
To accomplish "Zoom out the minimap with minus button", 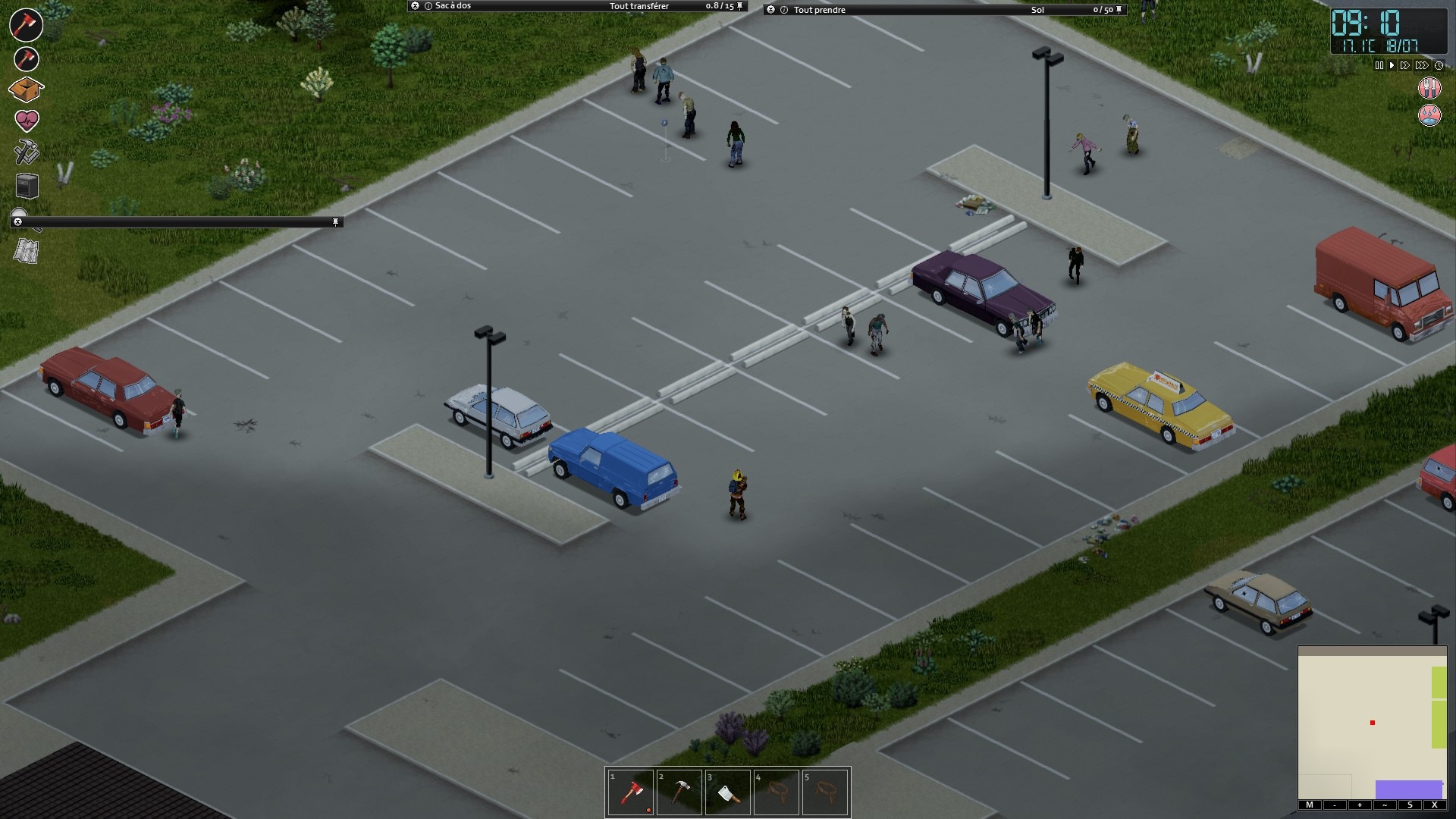I will (1335, 805).
